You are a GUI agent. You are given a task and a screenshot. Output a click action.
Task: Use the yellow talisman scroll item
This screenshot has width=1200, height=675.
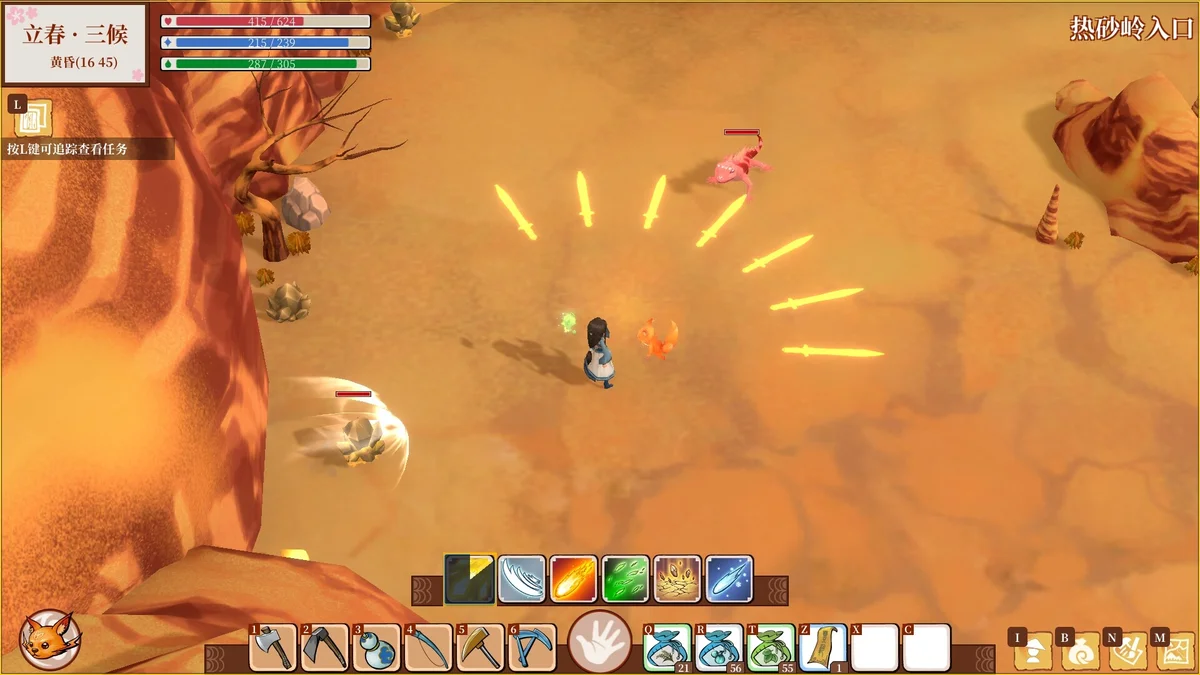(823, 648)
